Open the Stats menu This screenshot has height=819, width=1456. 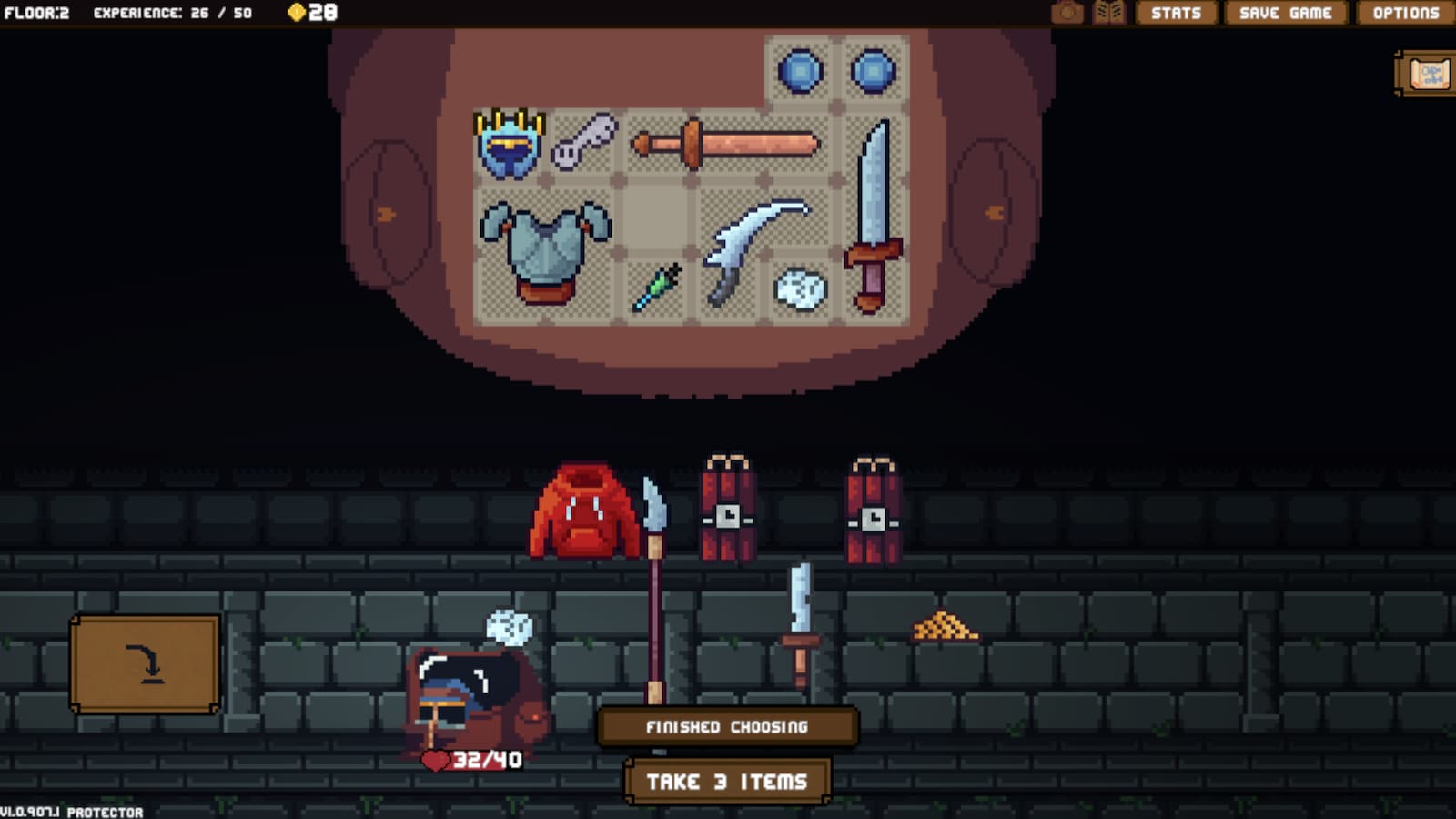coord(1176,13)
